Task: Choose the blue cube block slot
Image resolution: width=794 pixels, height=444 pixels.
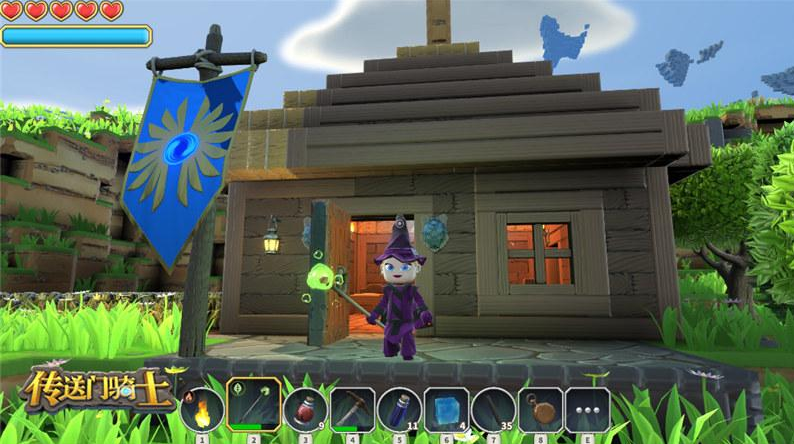Action: tap(446, 410)
